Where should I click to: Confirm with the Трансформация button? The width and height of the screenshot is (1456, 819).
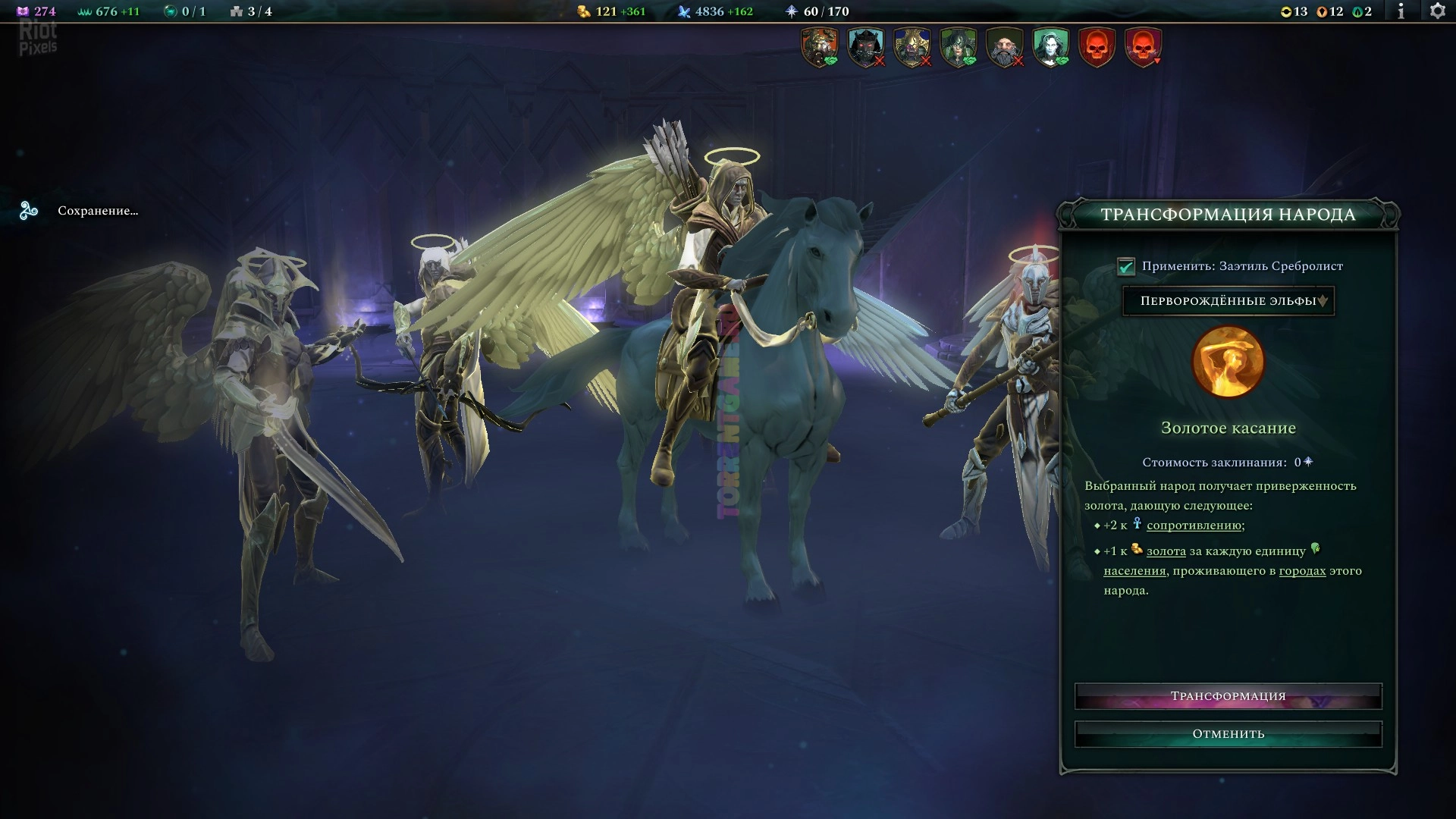[1228, 696]
